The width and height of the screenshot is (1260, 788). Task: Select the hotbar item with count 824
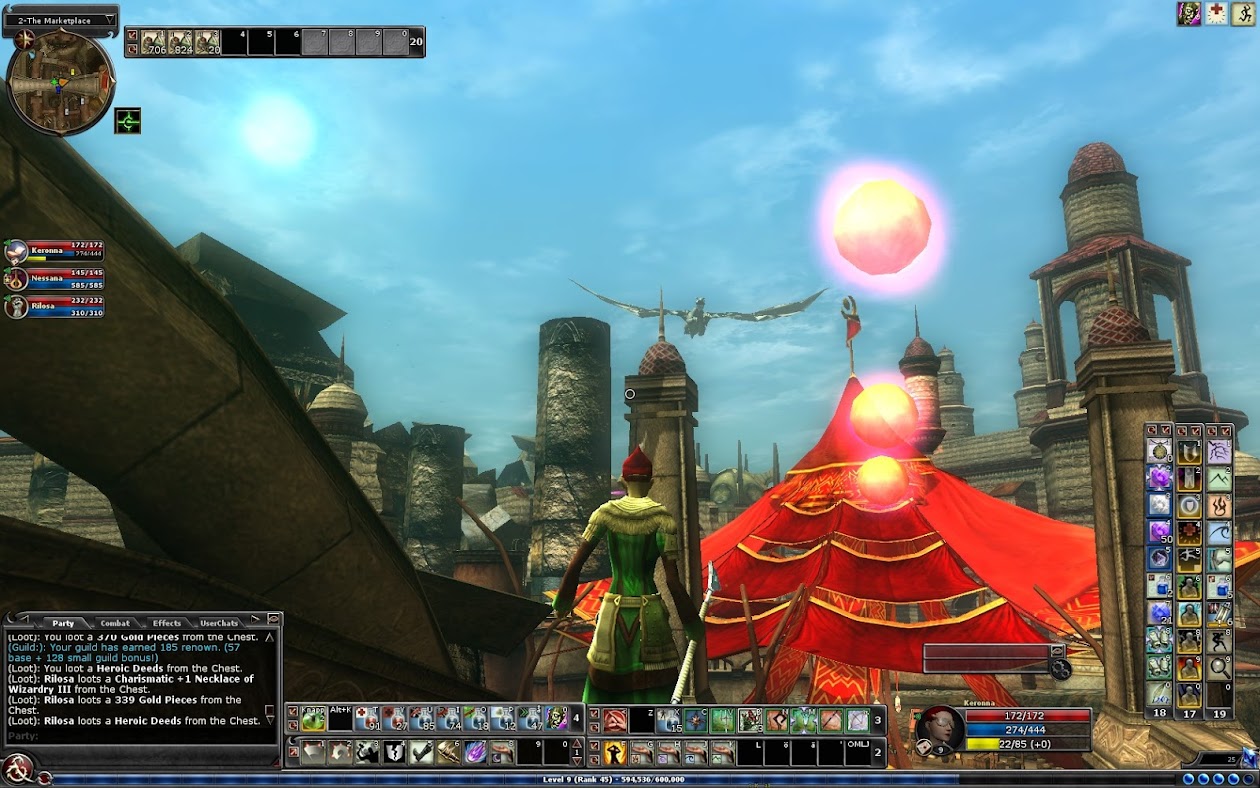coord(180,41)
